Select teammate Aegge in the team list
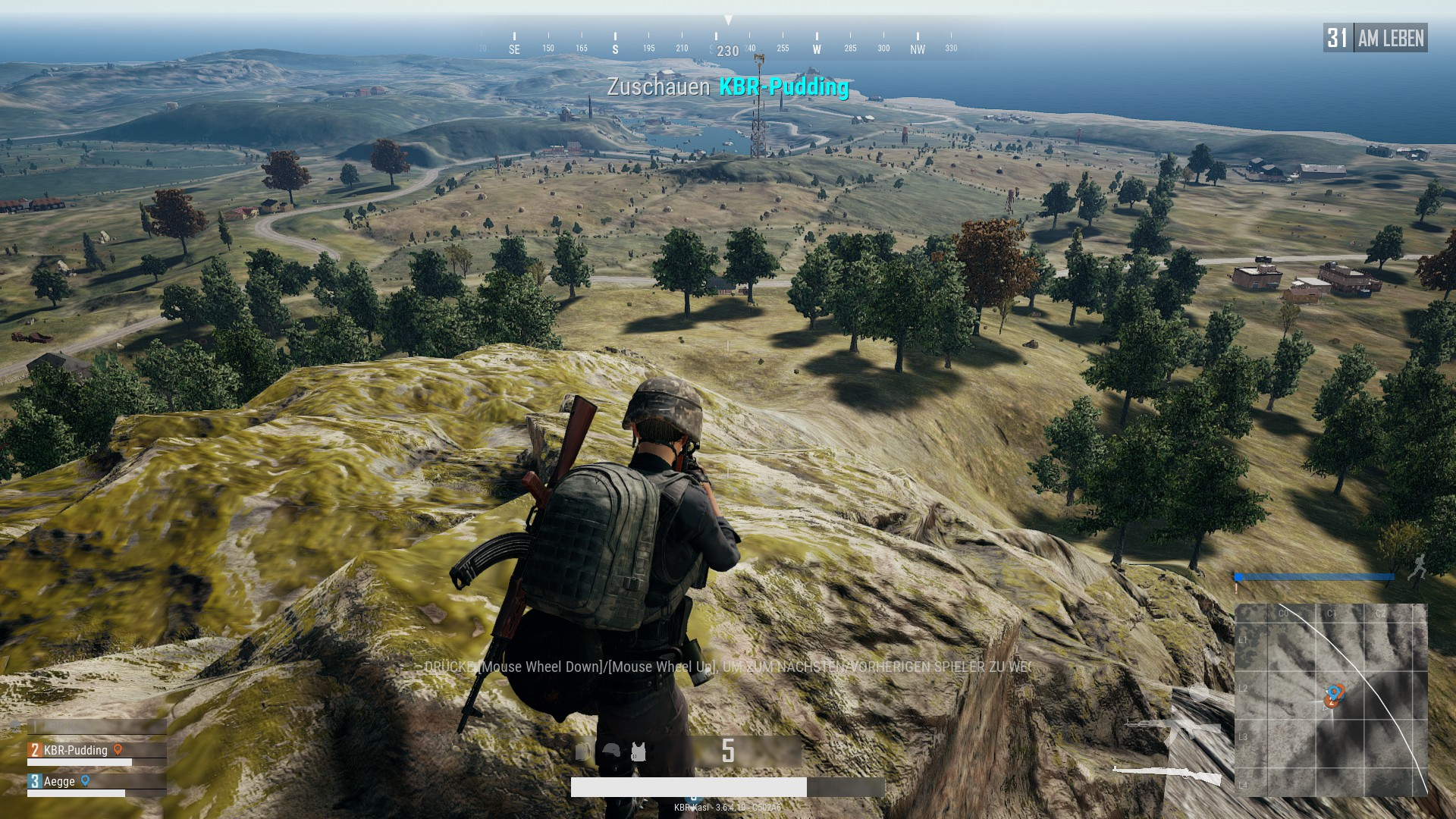Screen dimensions: 1456x819 coord(59,781)
